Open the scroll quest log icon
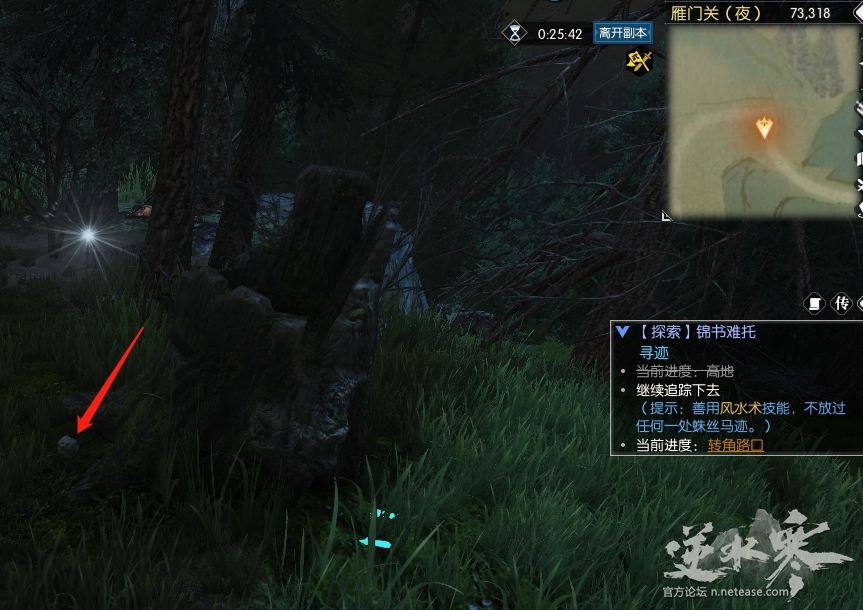The image size is (863, 610). [x=814, y=303]
